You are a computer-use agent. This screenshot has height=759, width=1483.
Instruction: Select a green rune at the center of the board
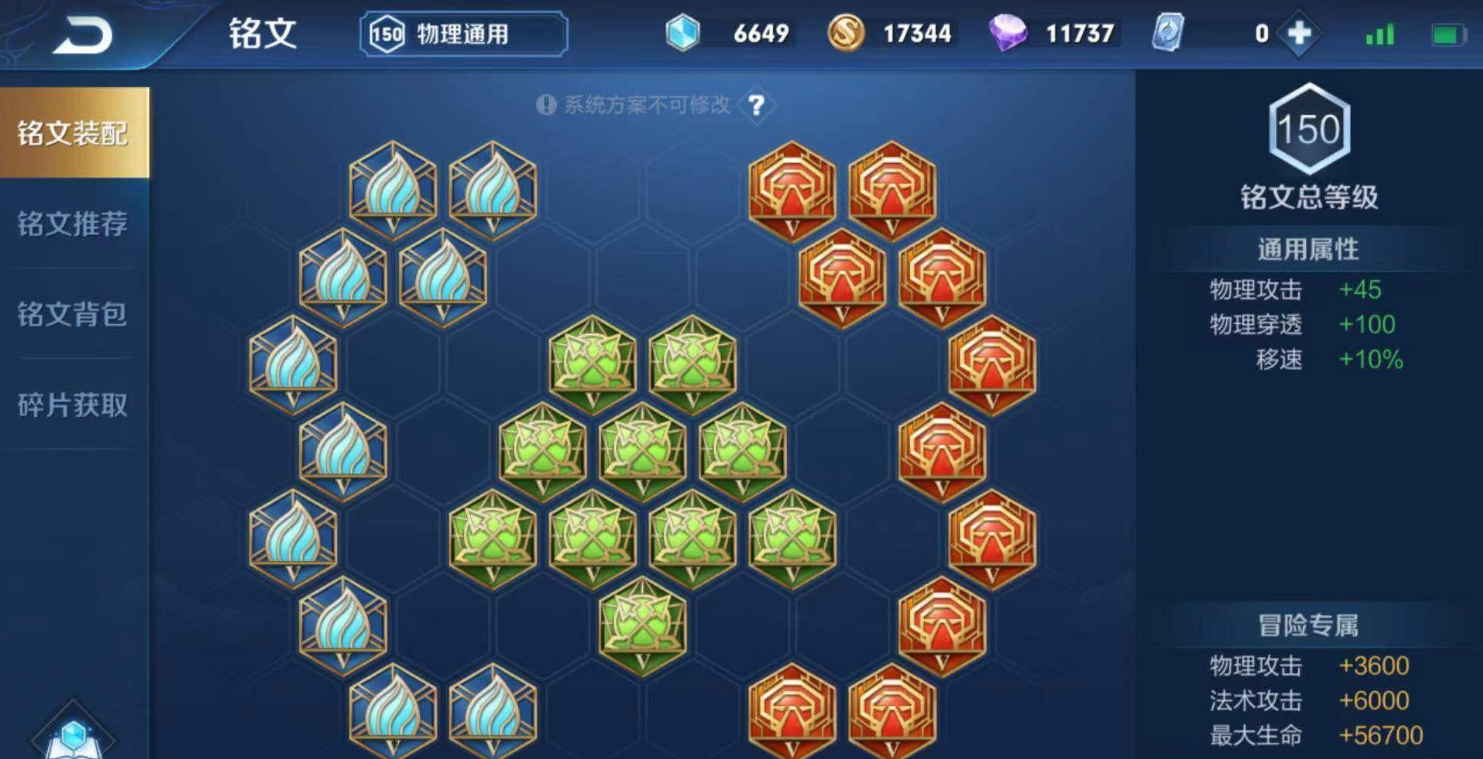[641, 445]
